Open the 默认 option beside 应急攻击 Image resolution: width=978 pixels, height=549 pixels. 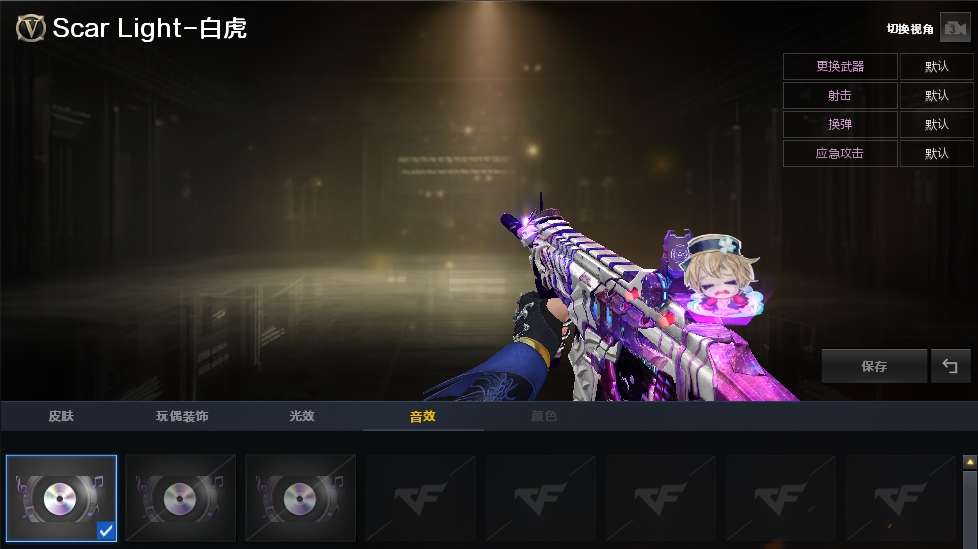936,154
